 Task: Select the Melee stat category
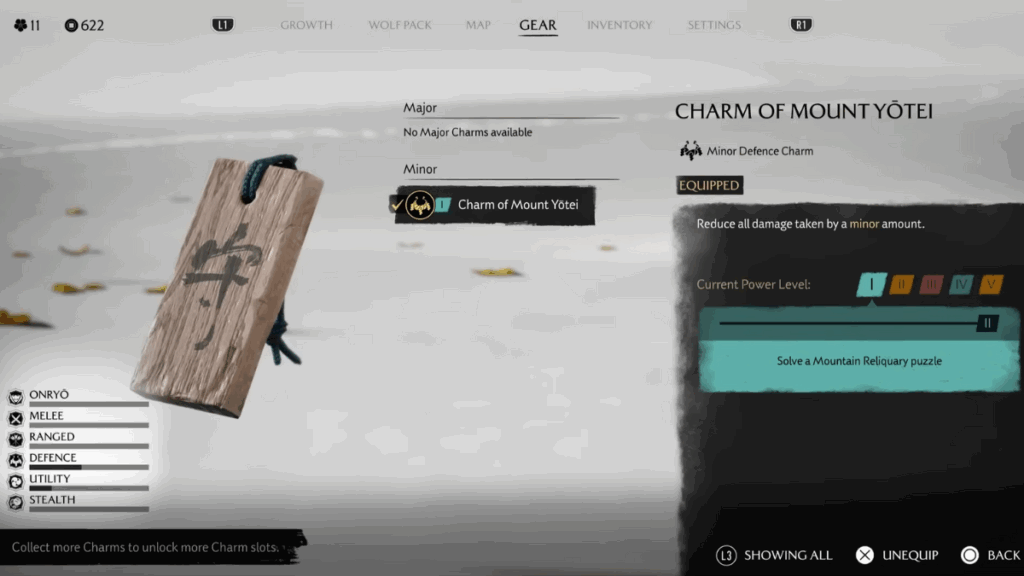[x=46, y=417]
